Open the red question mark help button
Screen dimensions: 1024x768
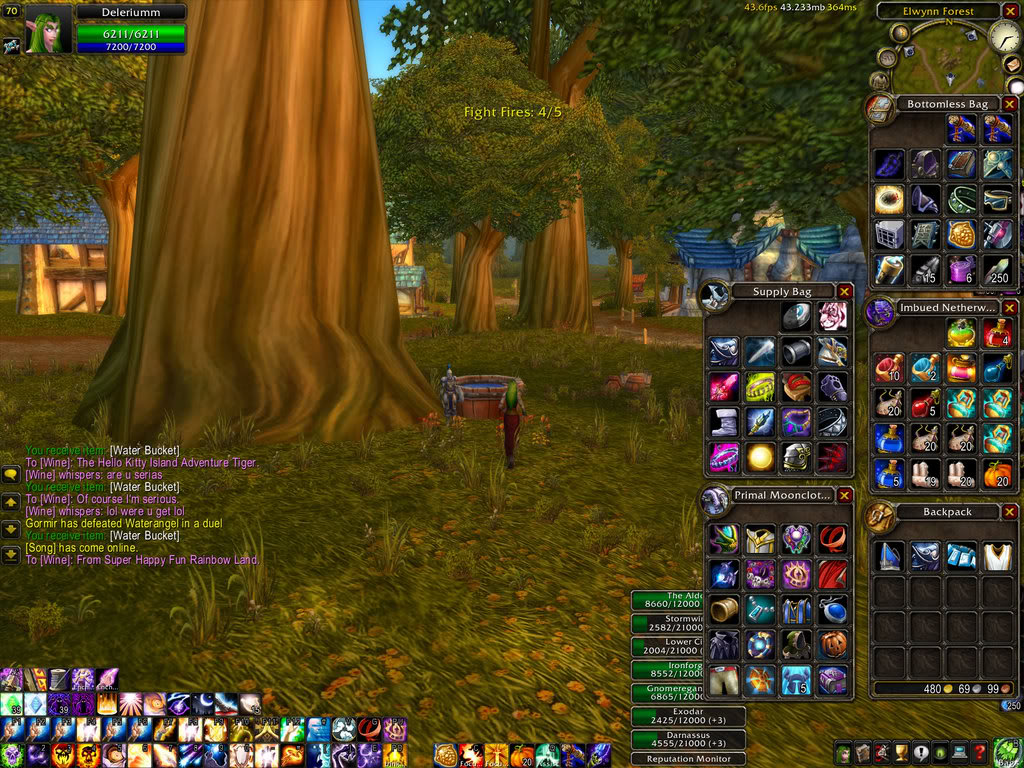[x=980, y=753]
